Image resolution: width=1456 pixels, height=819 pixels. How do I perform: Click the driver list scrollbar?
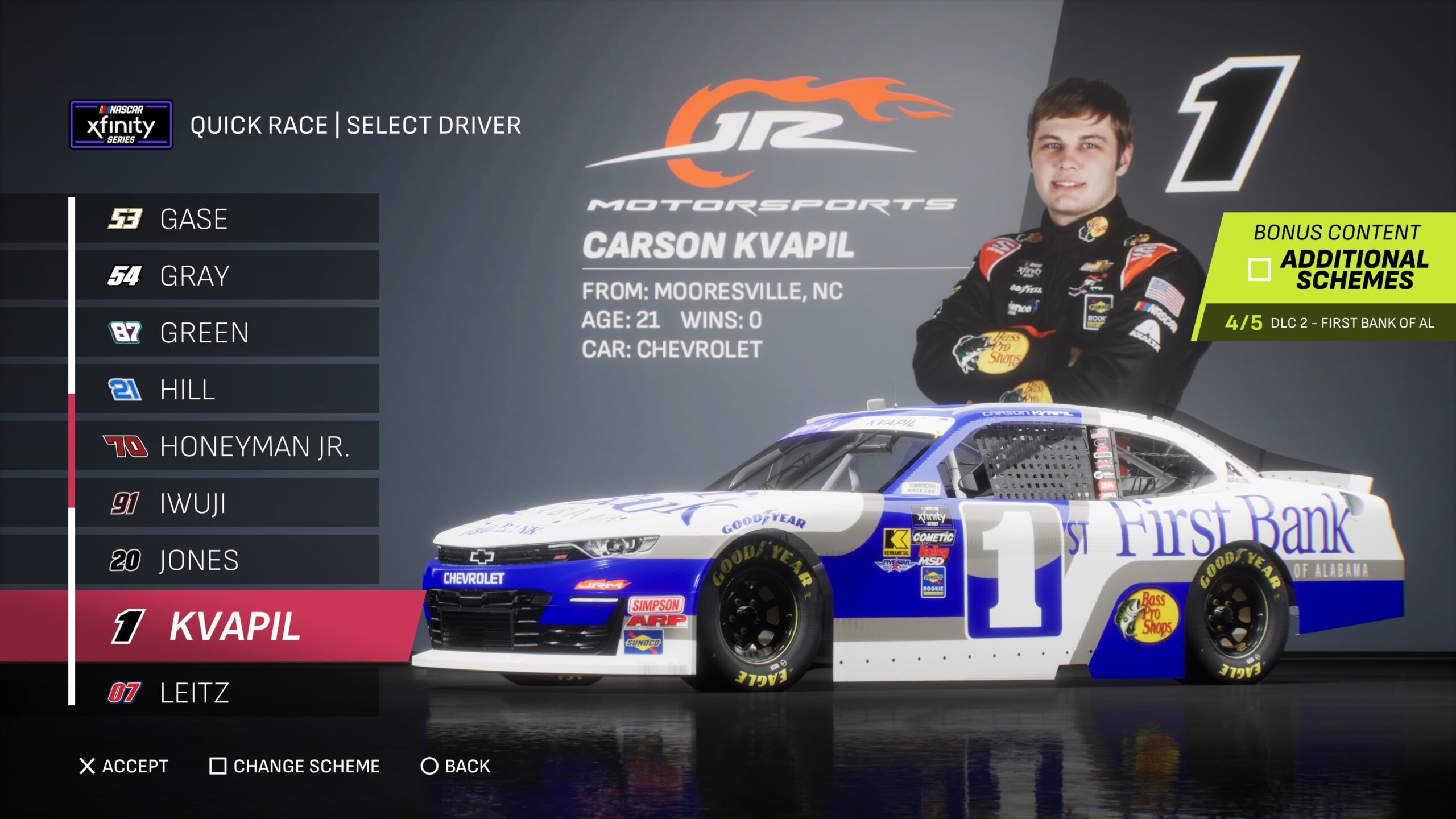(72, 449)
